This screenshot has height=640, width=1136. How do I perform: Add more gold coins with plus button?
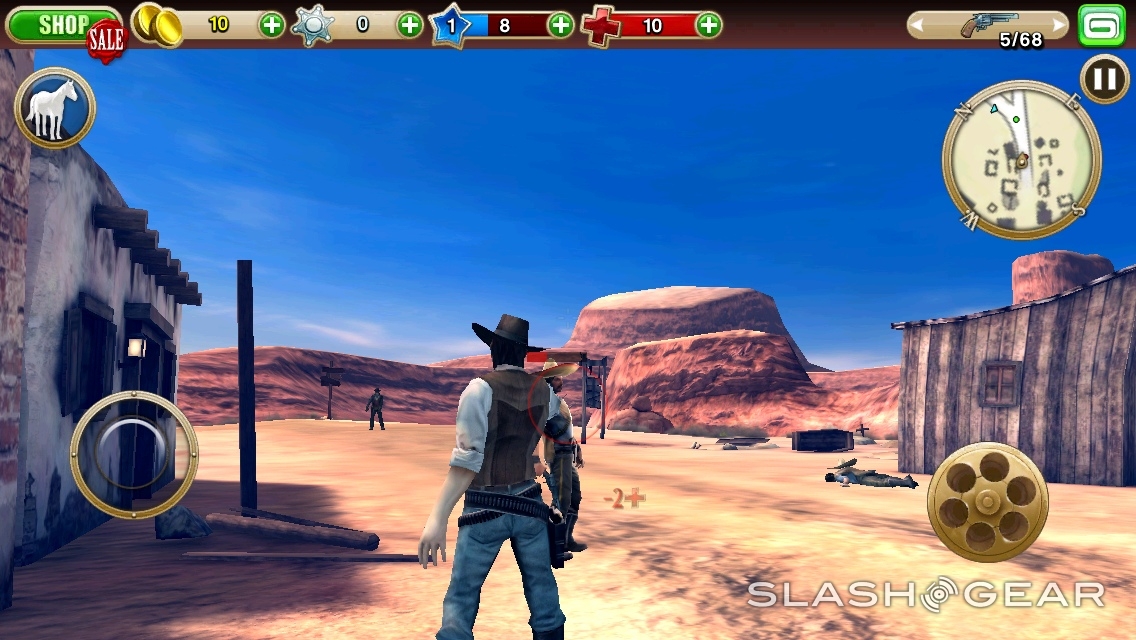[271, 25]
